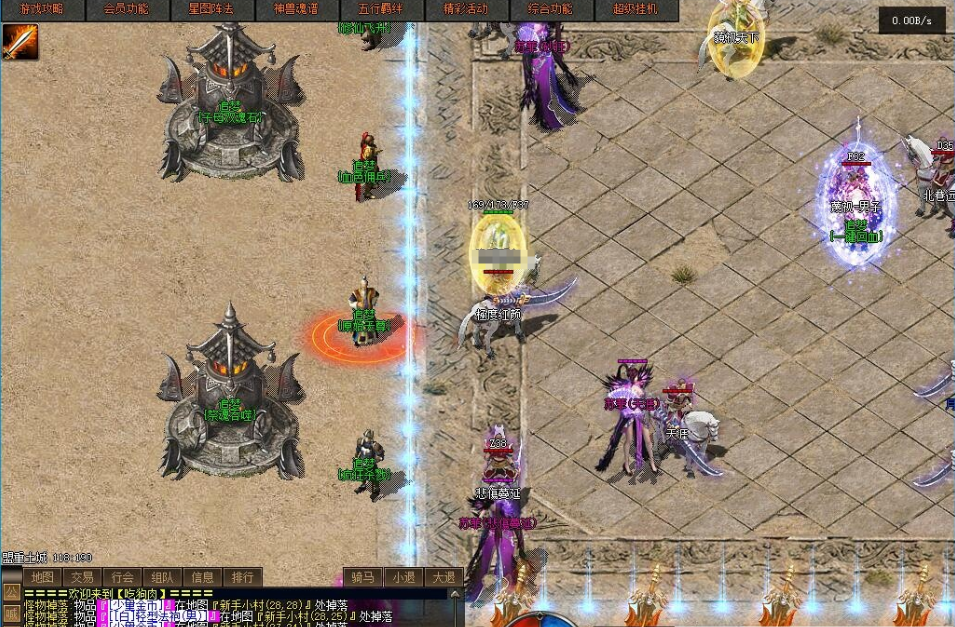Click the chat log scroll-up arrow
The height and width of the screenshot is (627, 955).
pos(456,596)
